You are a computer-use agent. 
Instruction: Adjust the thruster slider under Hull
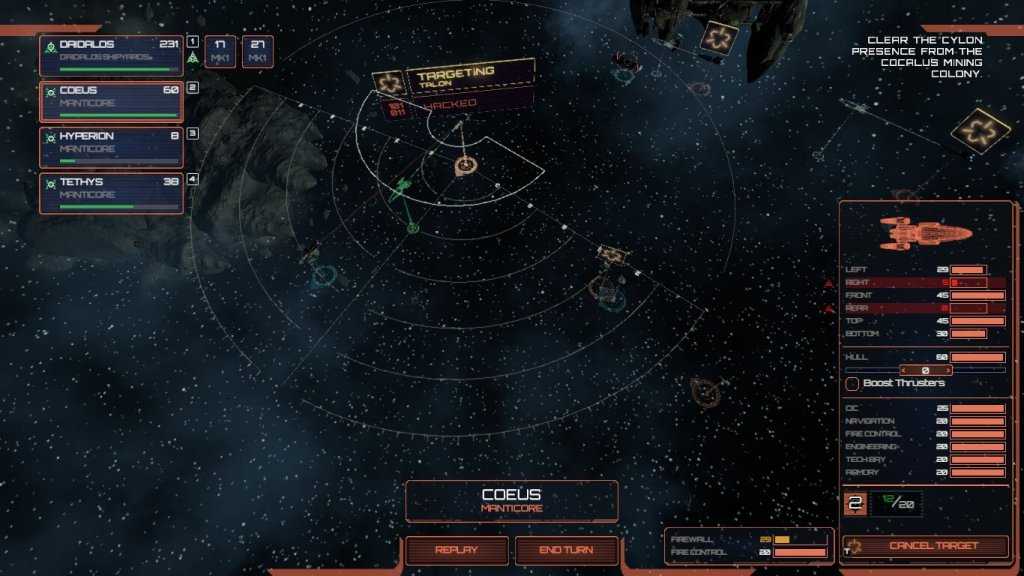[x=925, y=370]
